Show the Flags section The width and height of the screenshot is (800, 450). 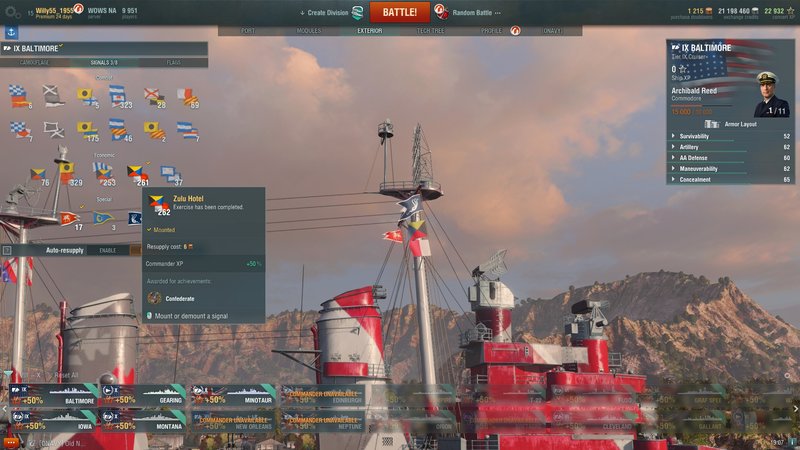tap(174, 62)
